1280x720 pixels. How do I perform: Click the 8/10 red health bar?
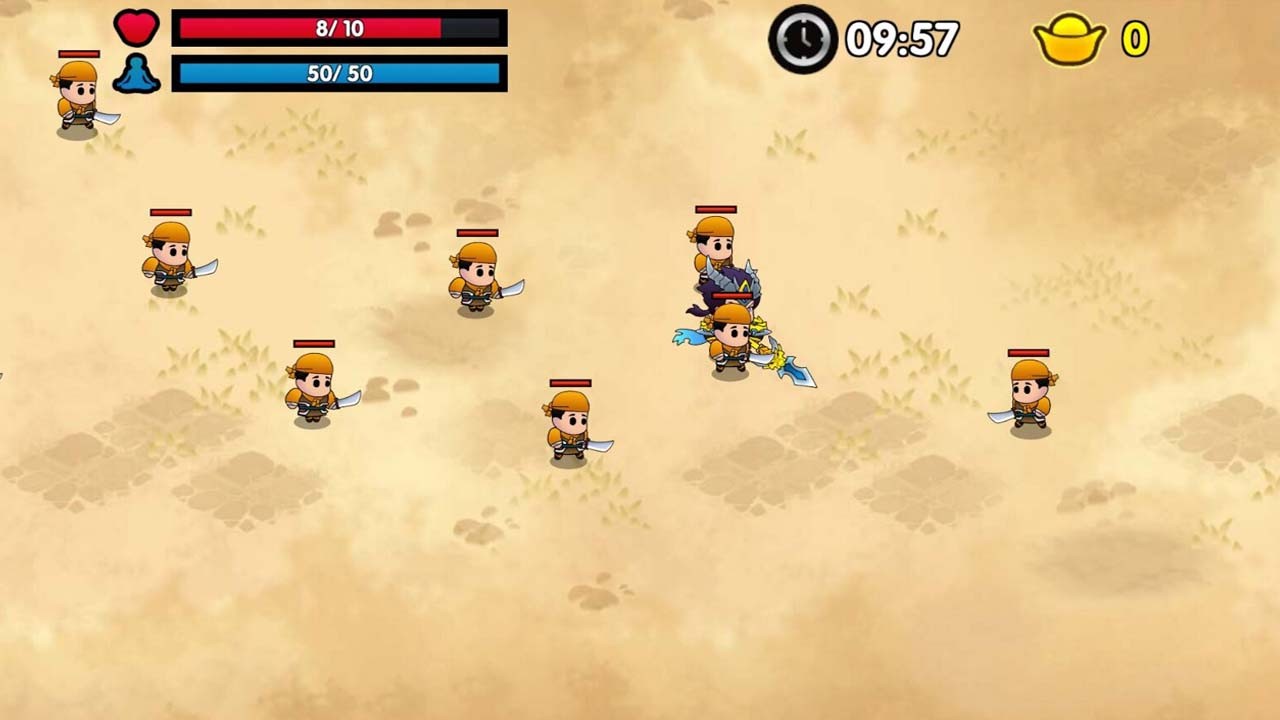tap(337, 29)
